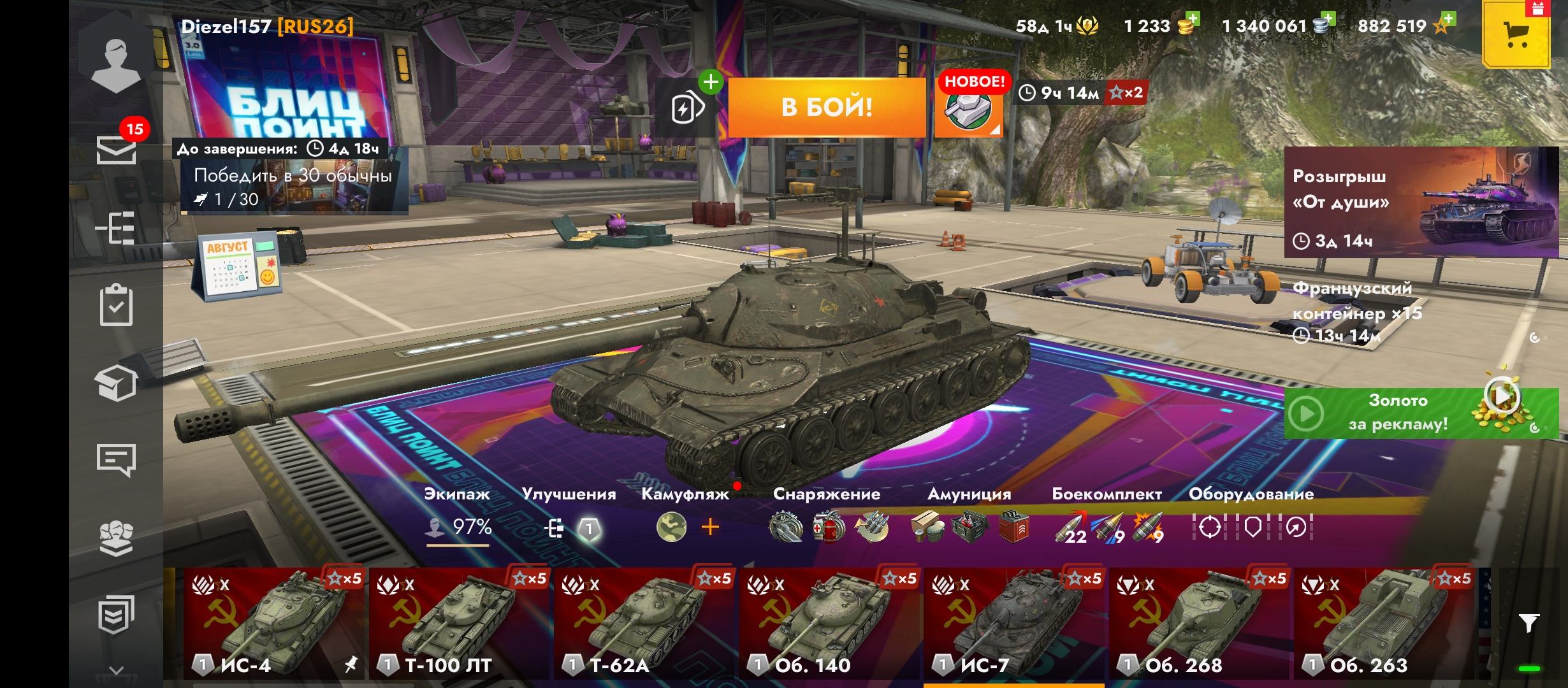The width and height of the screenshot is (1568, 688).
Task: Select the Об. 140 tank
Action: pos(829,623)
